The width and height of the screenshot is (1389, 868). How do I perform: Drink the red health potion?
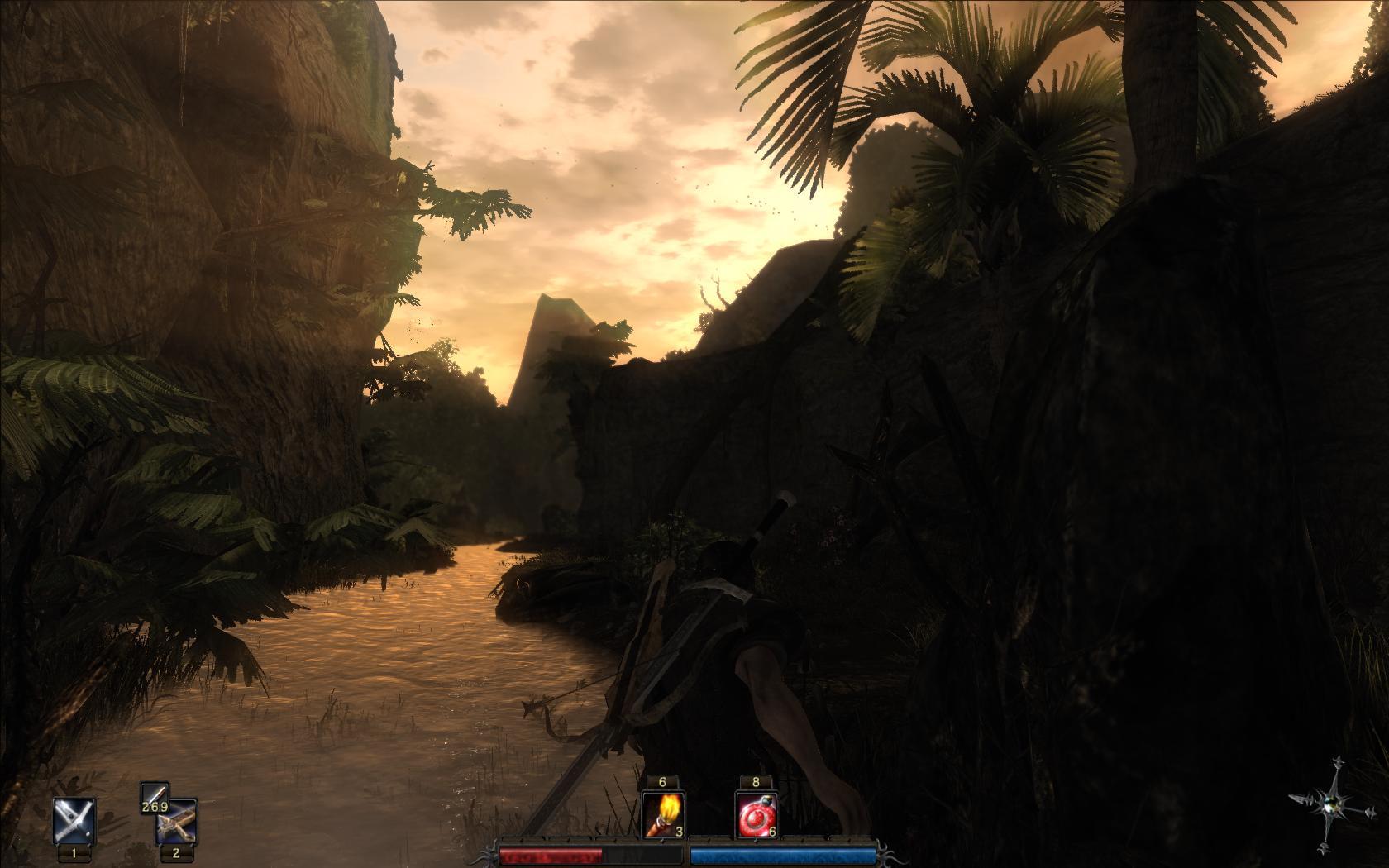[757, 815]
